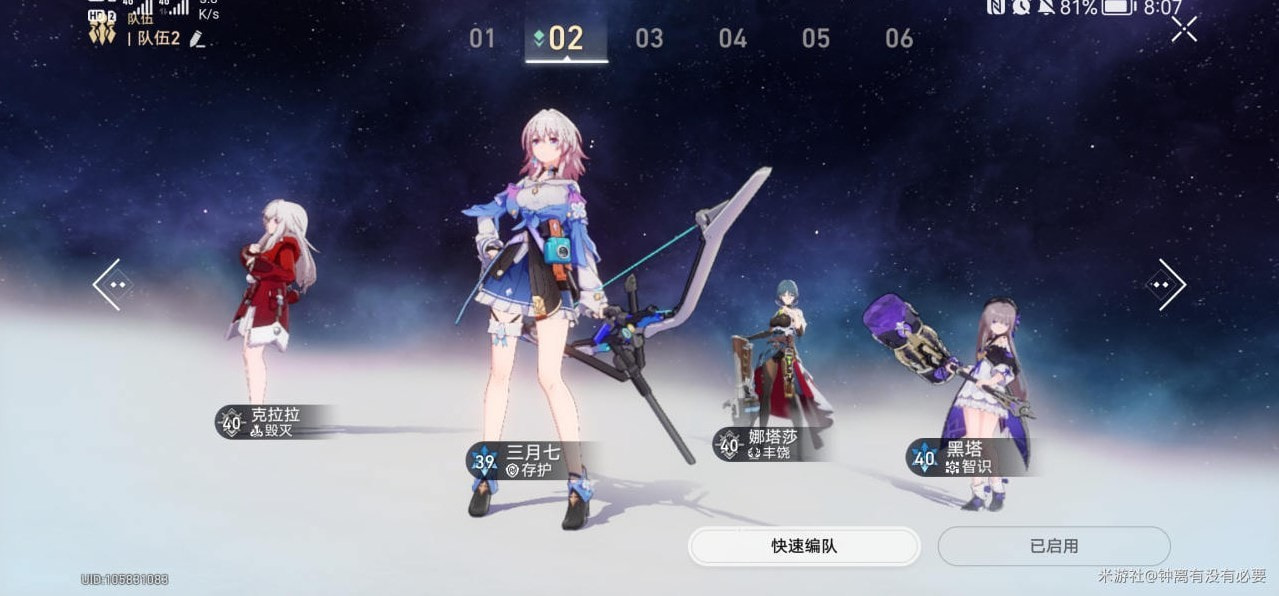
Task: Click the 已启用 enabled button
Action: [1054, 546]
